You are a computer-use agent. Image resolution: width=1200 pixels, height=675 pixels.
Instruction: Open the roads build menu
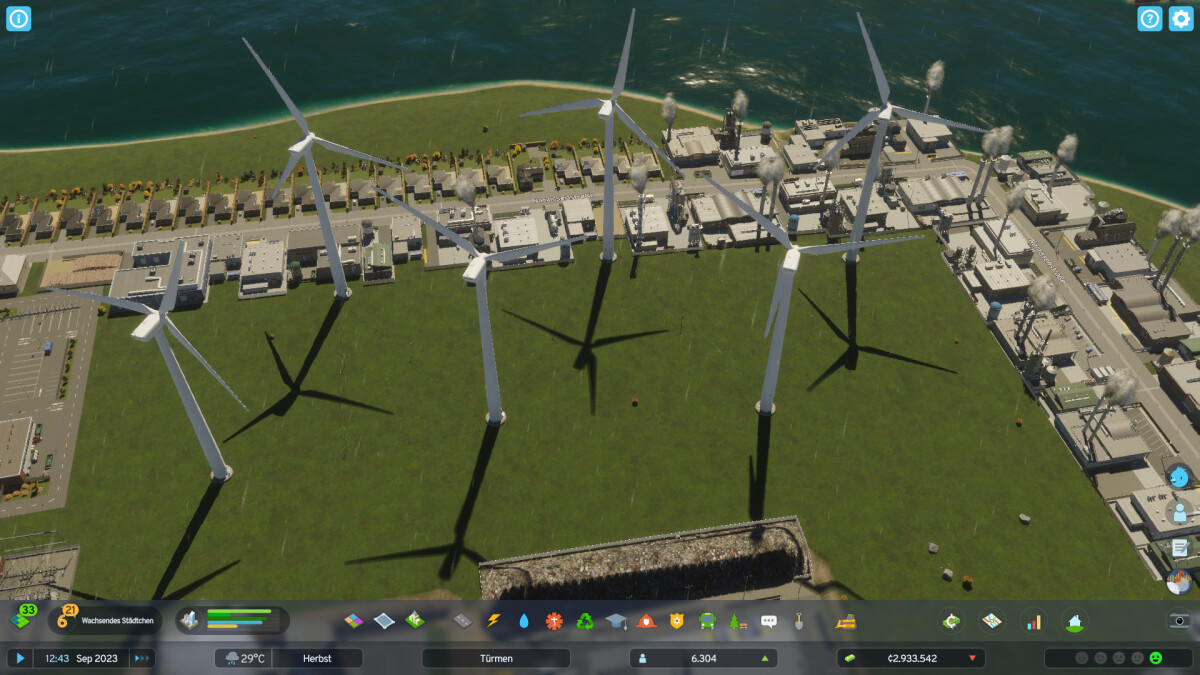click(462, 621)
